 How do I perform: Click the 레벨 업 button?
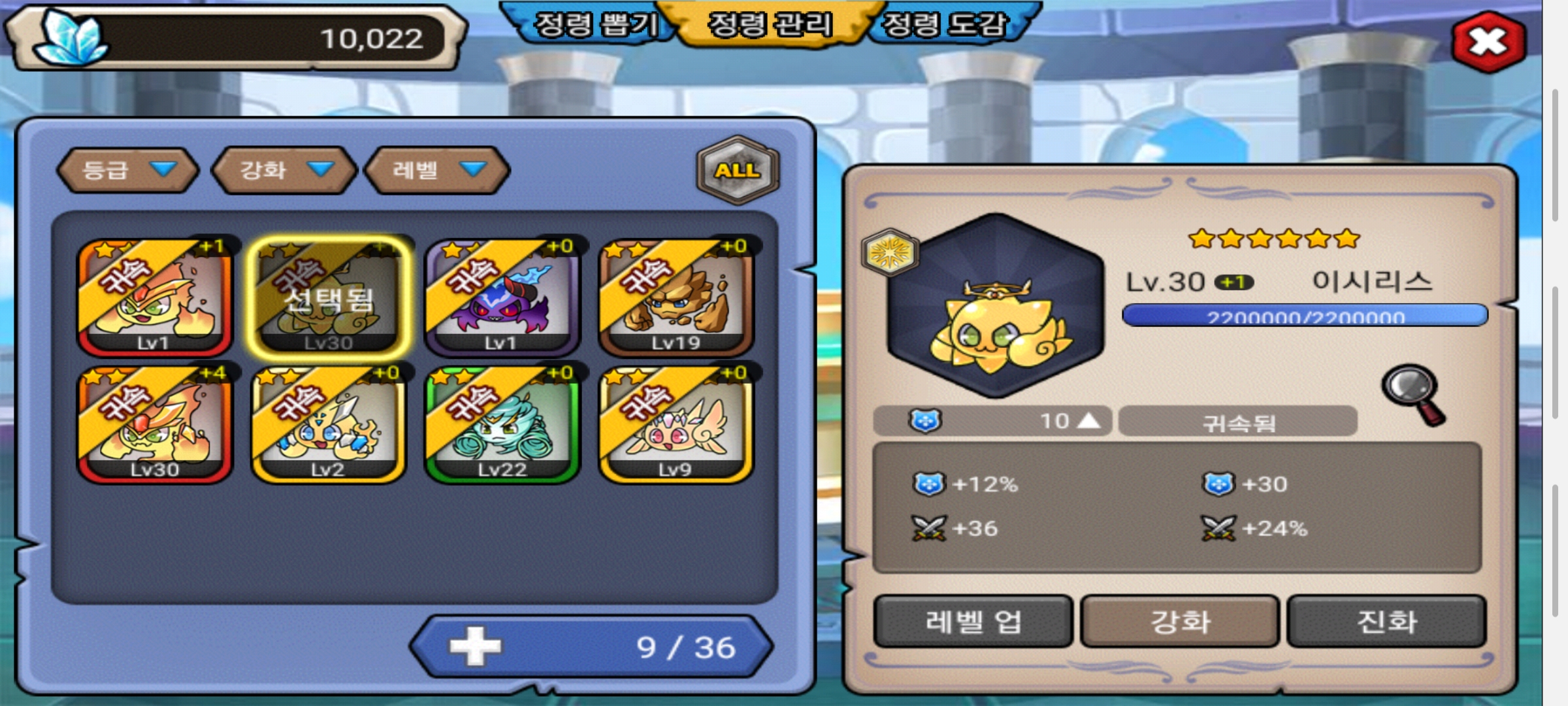coord(973,621)
